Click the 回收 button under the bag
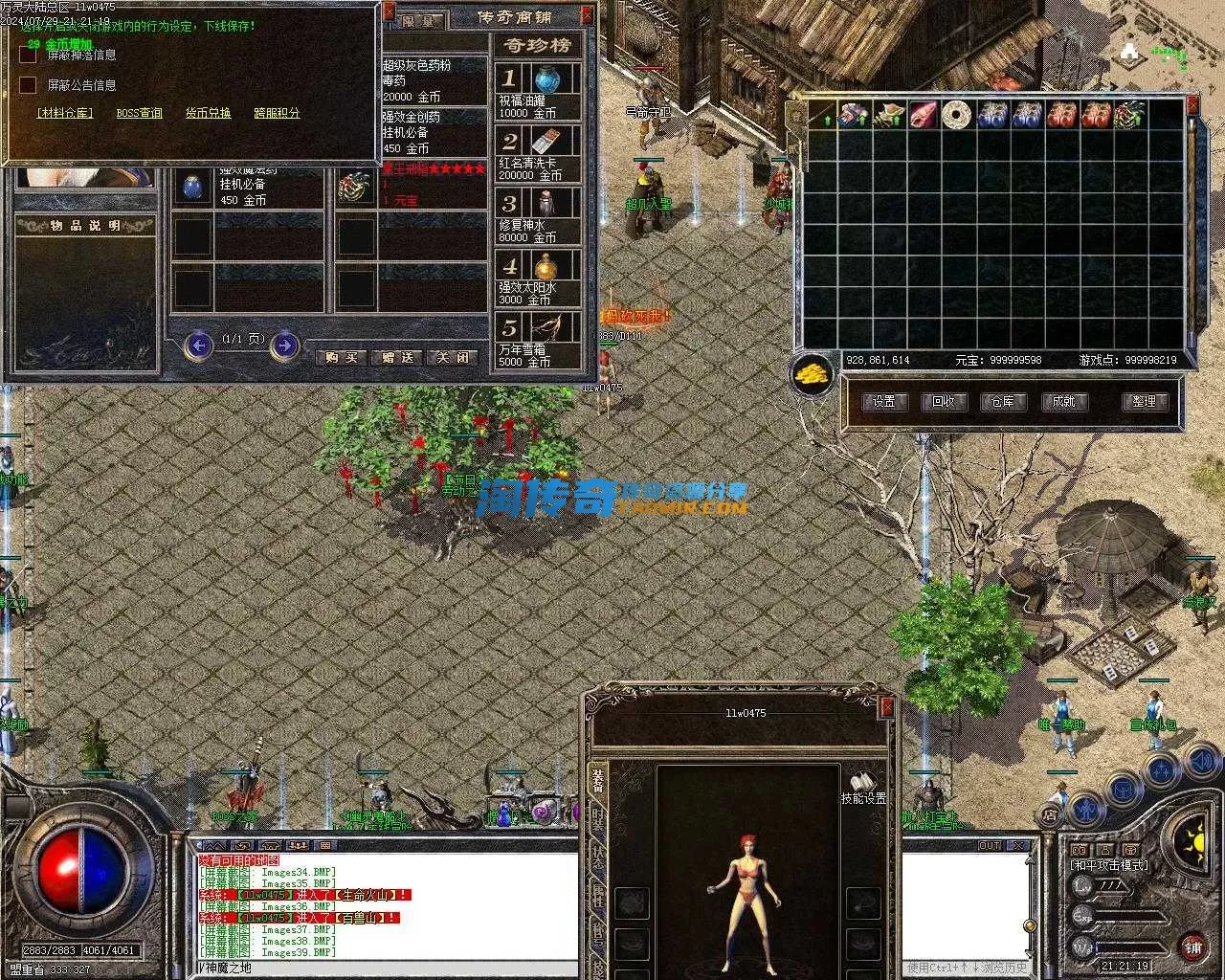The width and height of the screenshot is (1225, 980). [944, 402]
